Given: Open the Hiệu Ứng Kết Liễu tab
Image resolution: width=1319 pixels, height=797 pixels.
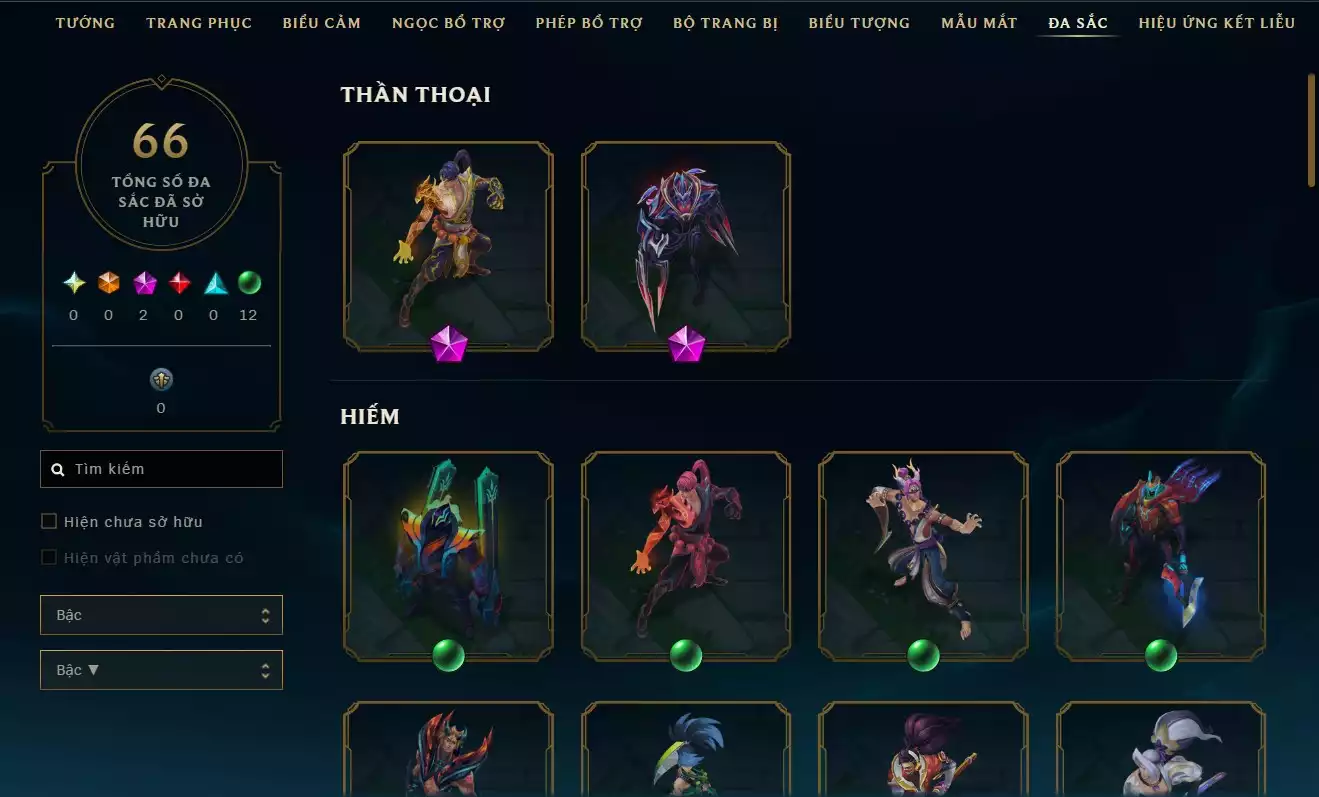Looking at the screenshot, I should [1216, 22].
